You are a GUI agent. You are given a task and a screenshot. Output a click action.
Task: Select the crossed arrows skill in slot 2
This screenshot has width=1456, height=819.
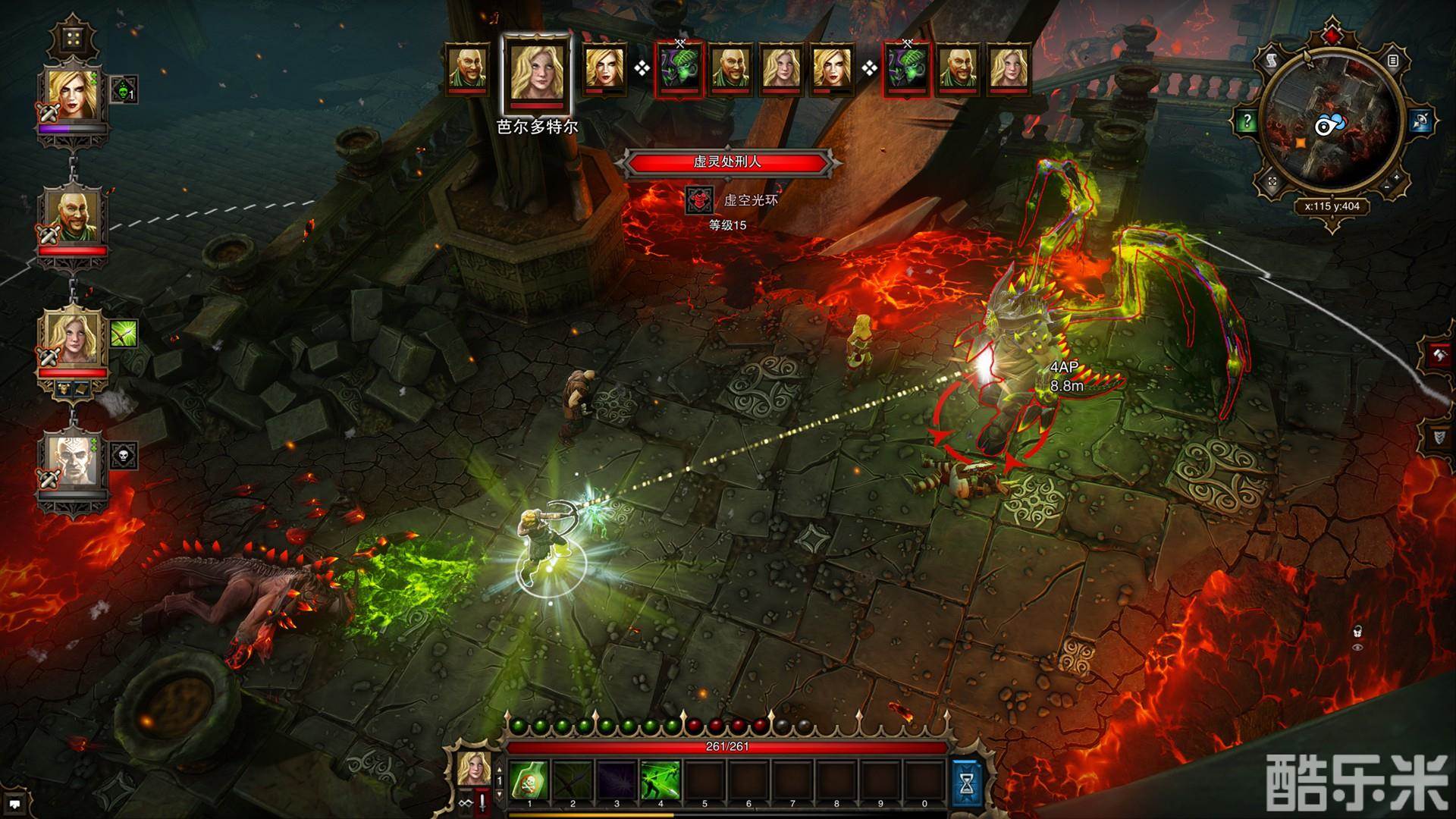point(573,779)
